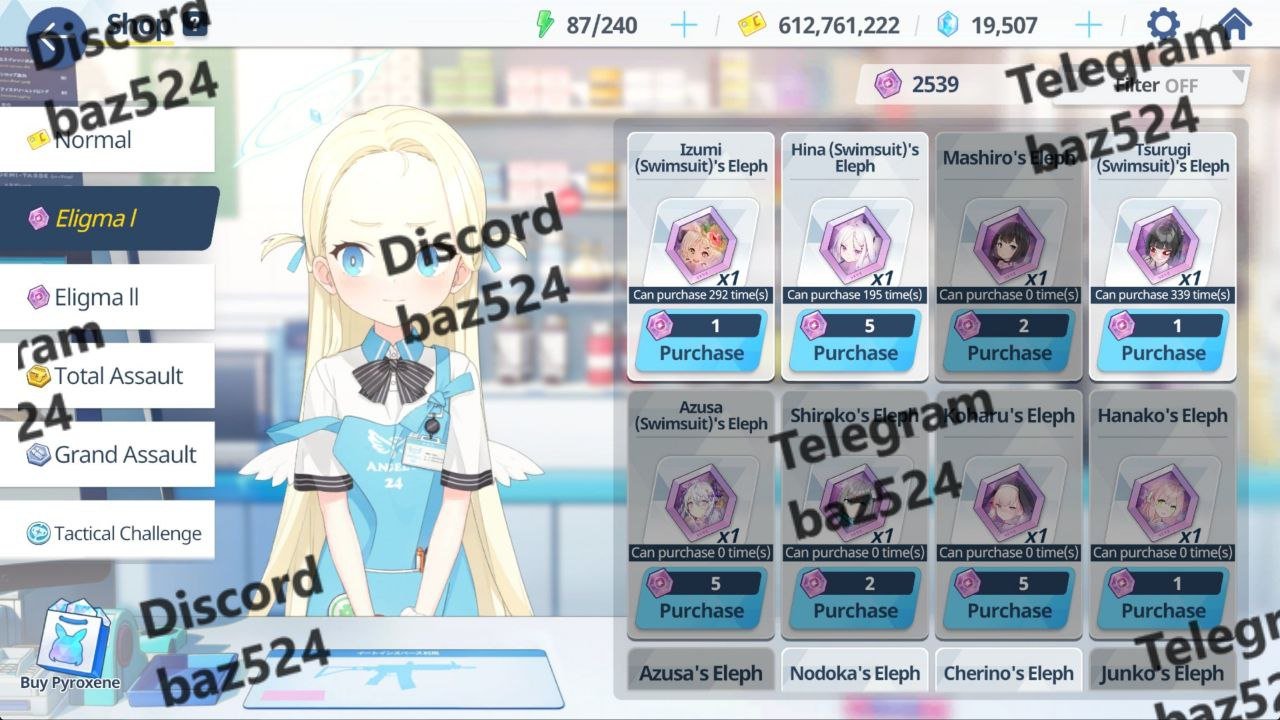Open the Total Assault shop tab

coord(107,376)
